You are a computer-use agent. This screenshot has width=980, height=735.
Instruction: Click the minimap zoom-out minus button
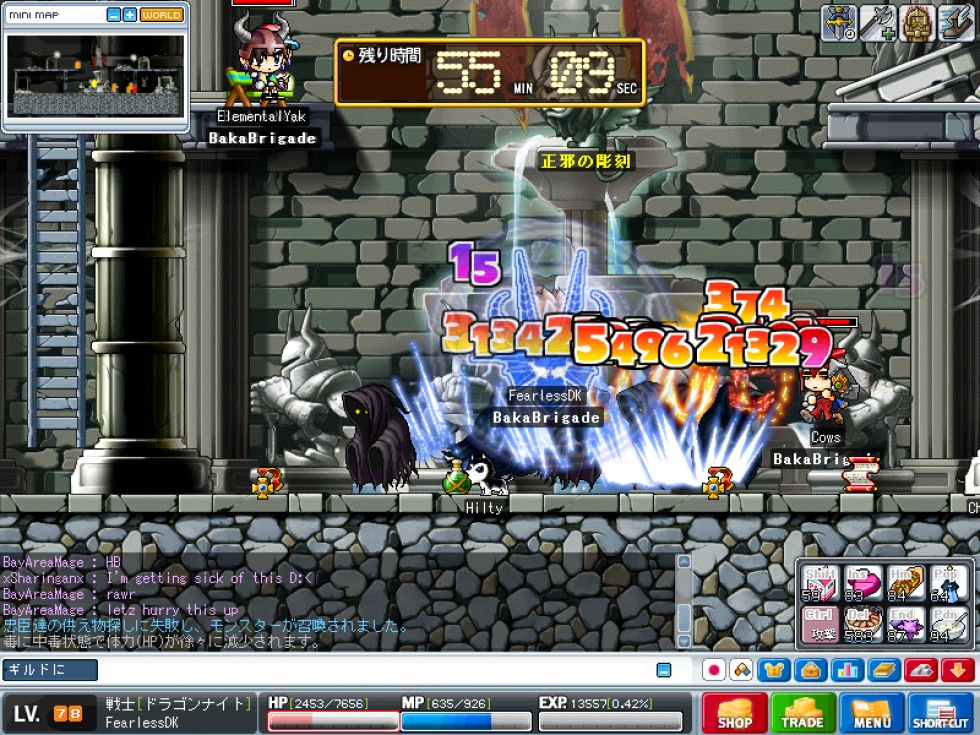click(x=114, y=15)
